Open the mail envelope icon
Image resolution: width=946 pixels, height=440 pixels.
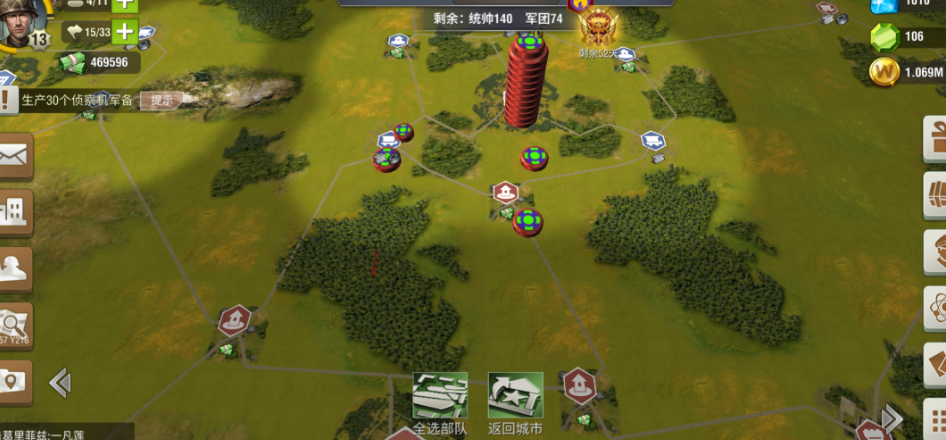coord(15,155)
